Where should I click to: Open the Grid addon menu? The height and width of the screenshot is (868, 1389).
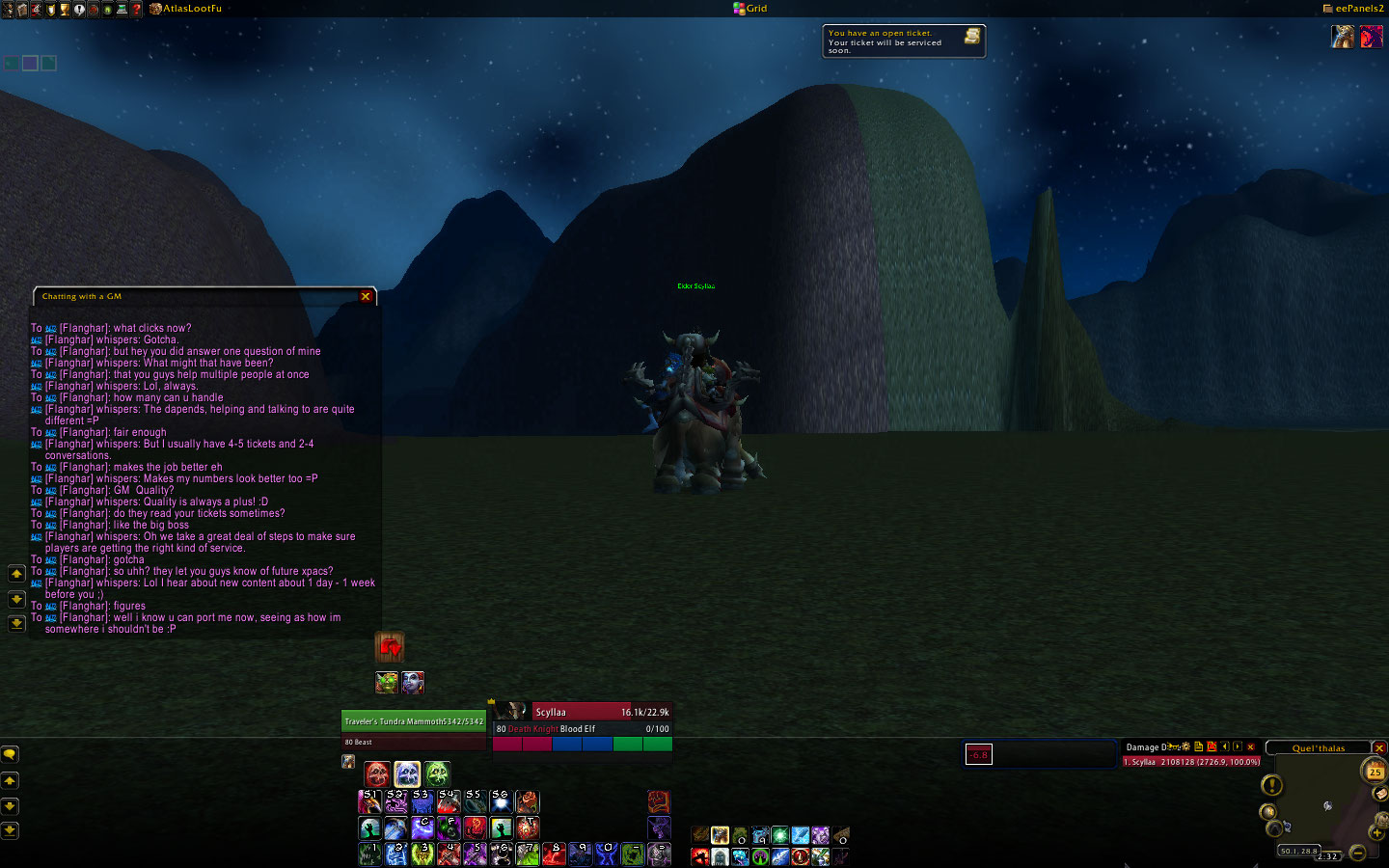pyautogui.click(x=750, y=9)
